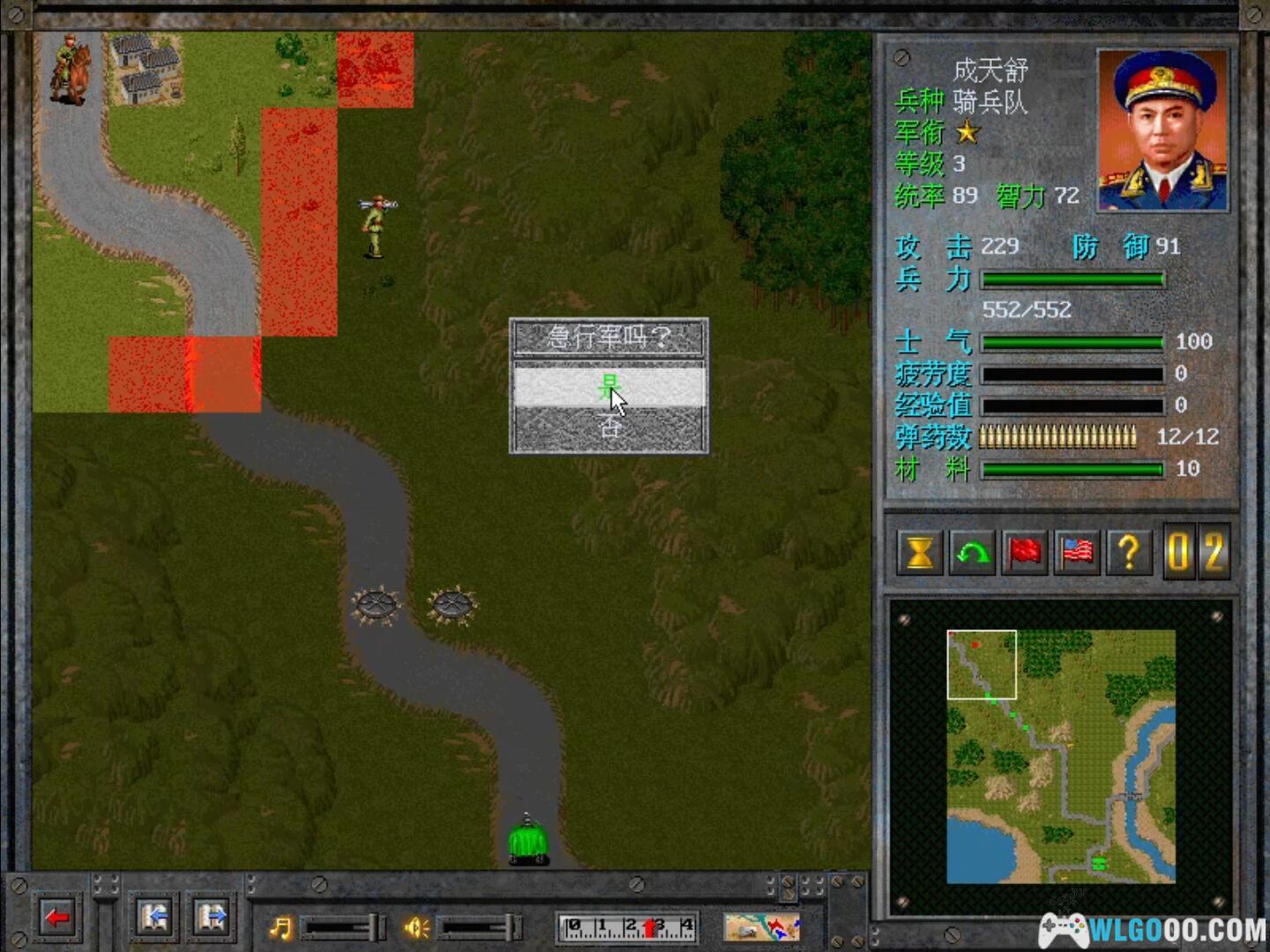The image size is (1270, 952).
Task: Select the American flag button
Action: pos(1077,553)
